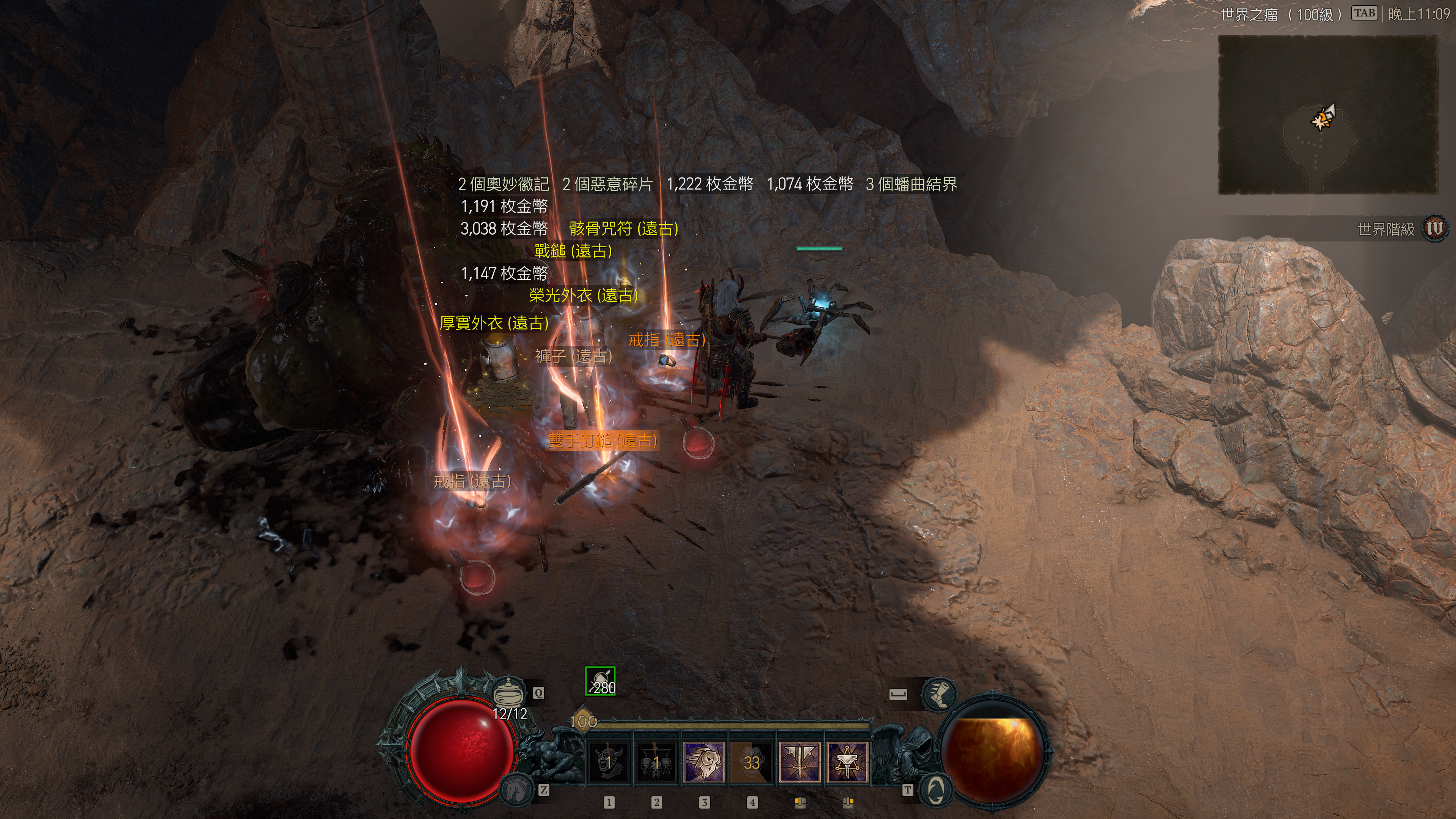Loot the 榮光外衣 (遠古) item label
The height and width of the screenshot is (819, 1456).
(583, 295)
